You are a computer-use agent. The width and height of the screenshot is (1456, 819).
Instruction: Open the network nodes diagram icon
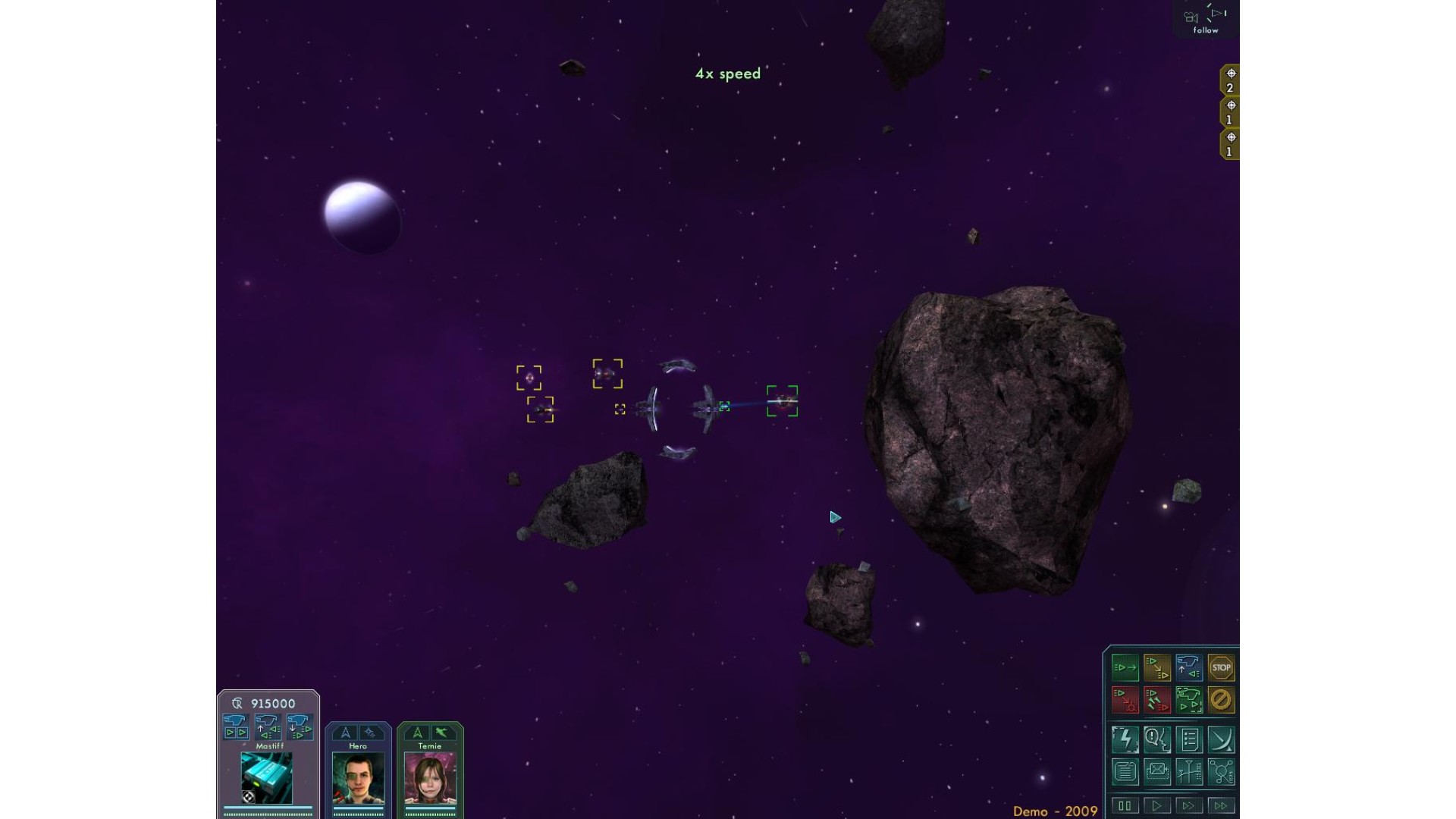pos(1221,772)
